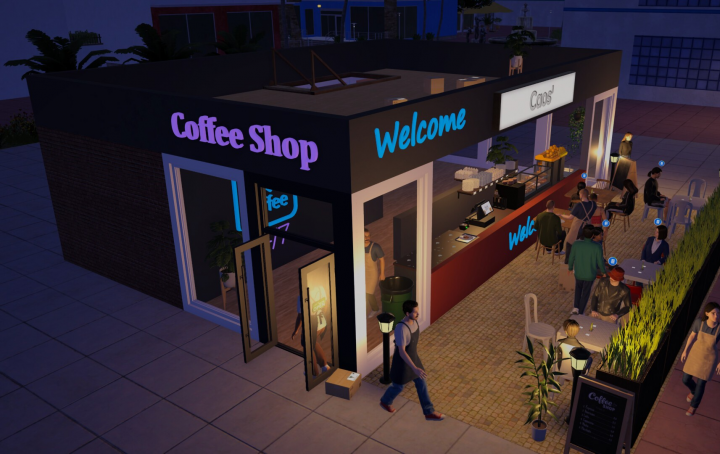The width and height of the screenshot is (720, 454).
Task: Open the blue marker above the red-hat customer
Action: click(612, 261)
